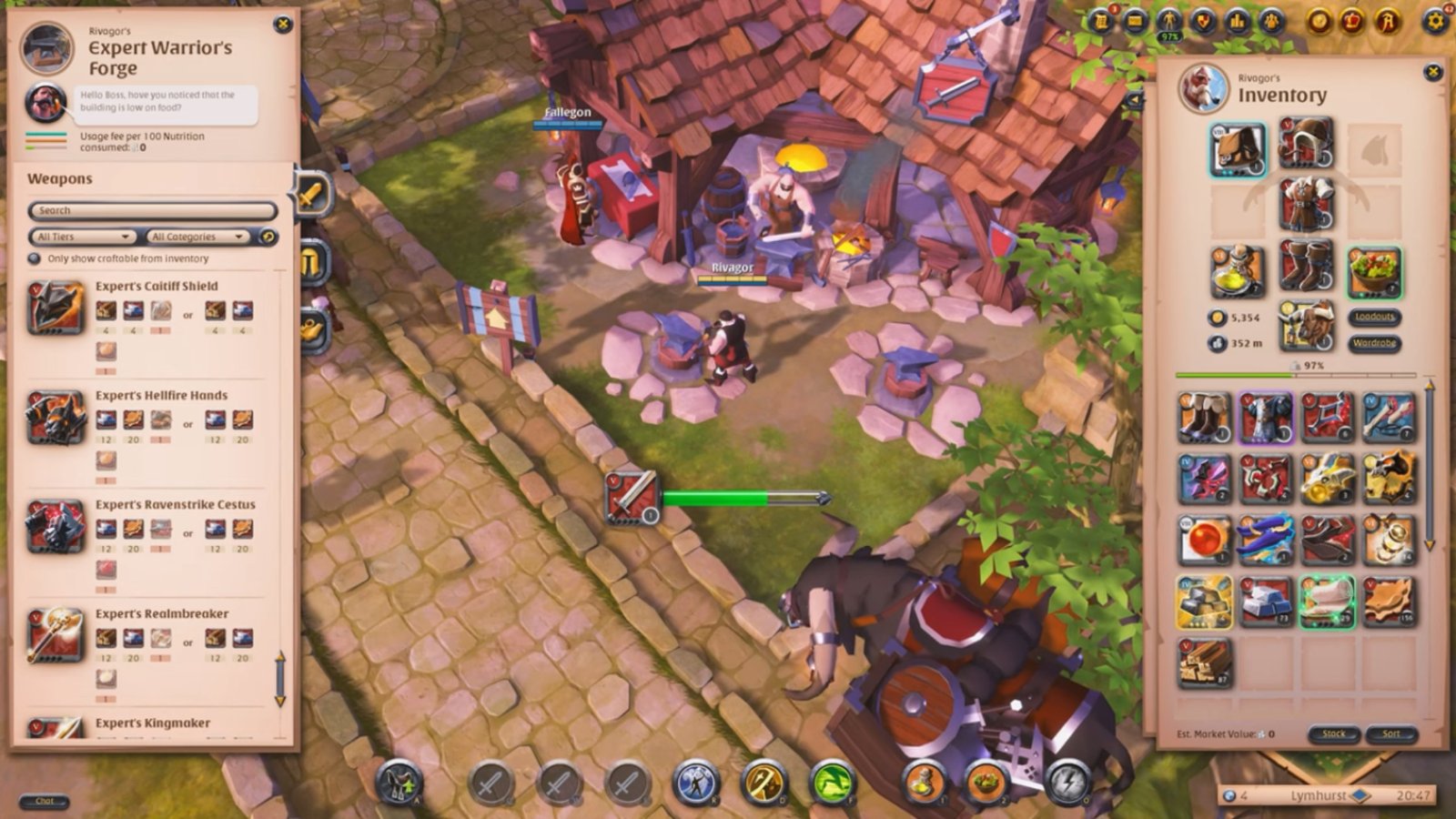This screenshot has width=1456, height=819.
Task: Open the Guild members icon
Action: [x=1272, y=23]
